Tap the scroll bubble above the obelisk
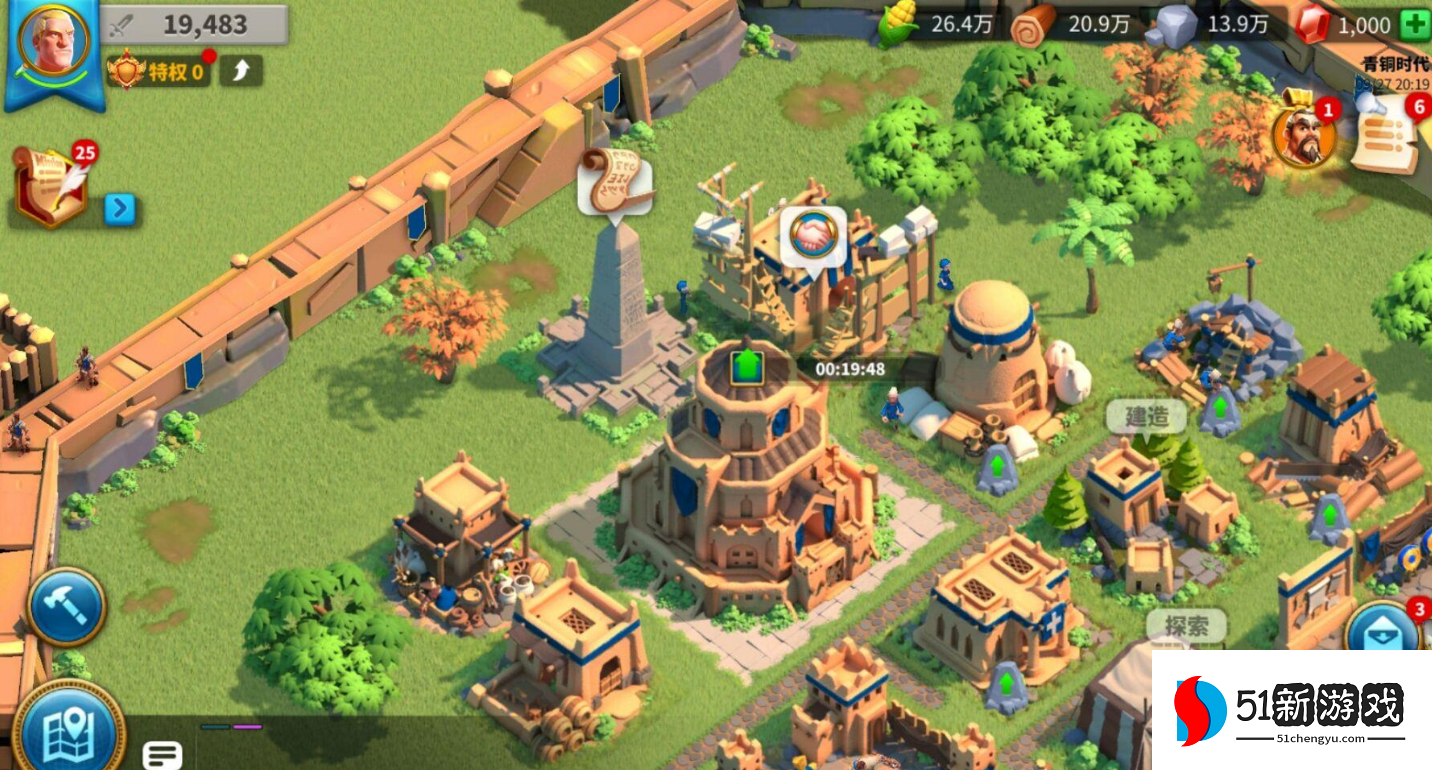This screenshot has width=1432, height=770. (614, 184)
